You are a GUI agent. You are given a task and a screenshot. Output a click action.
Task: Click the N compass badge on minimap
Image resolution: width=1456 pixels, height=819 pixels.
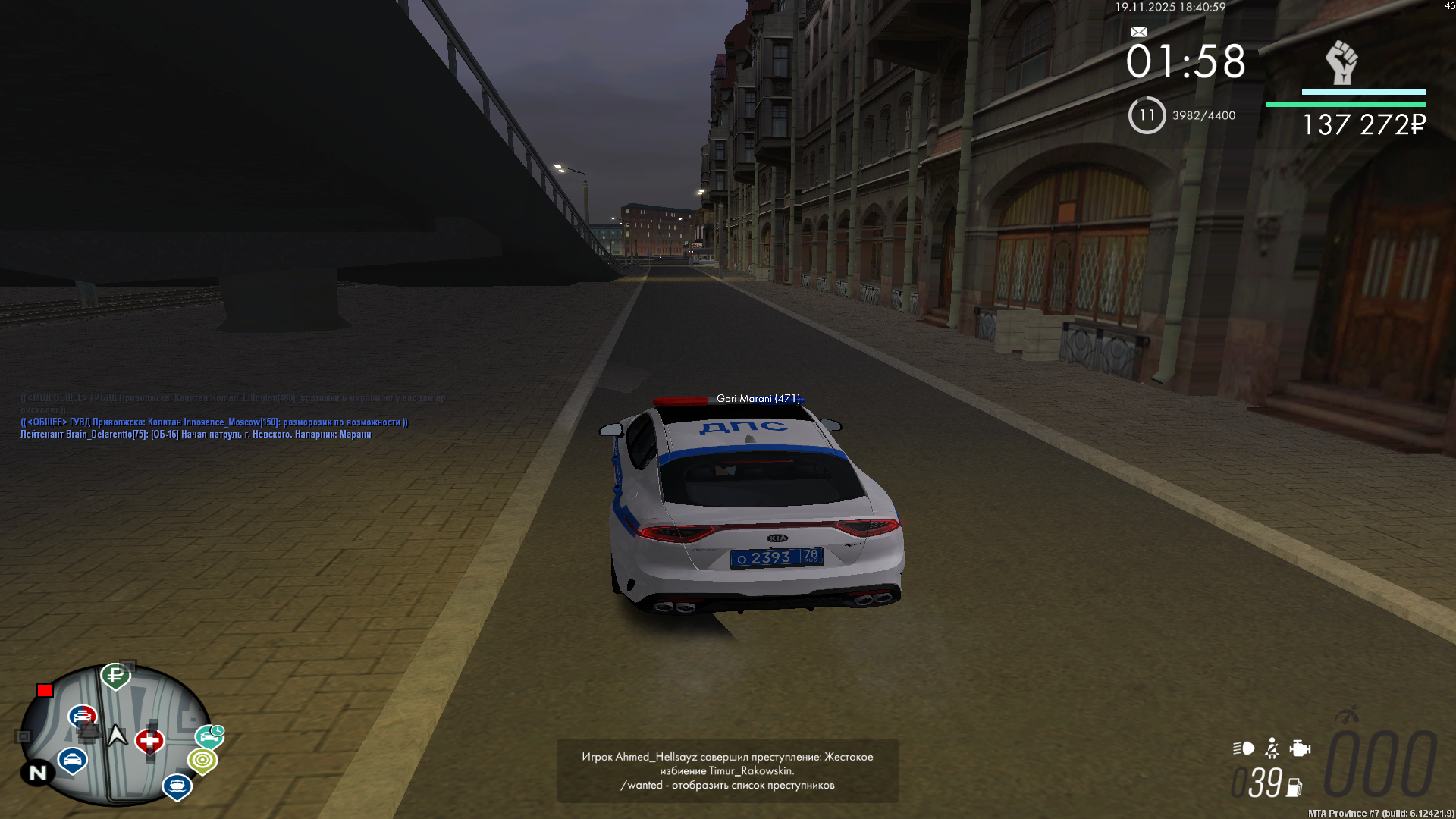click(x=37, y=773)
